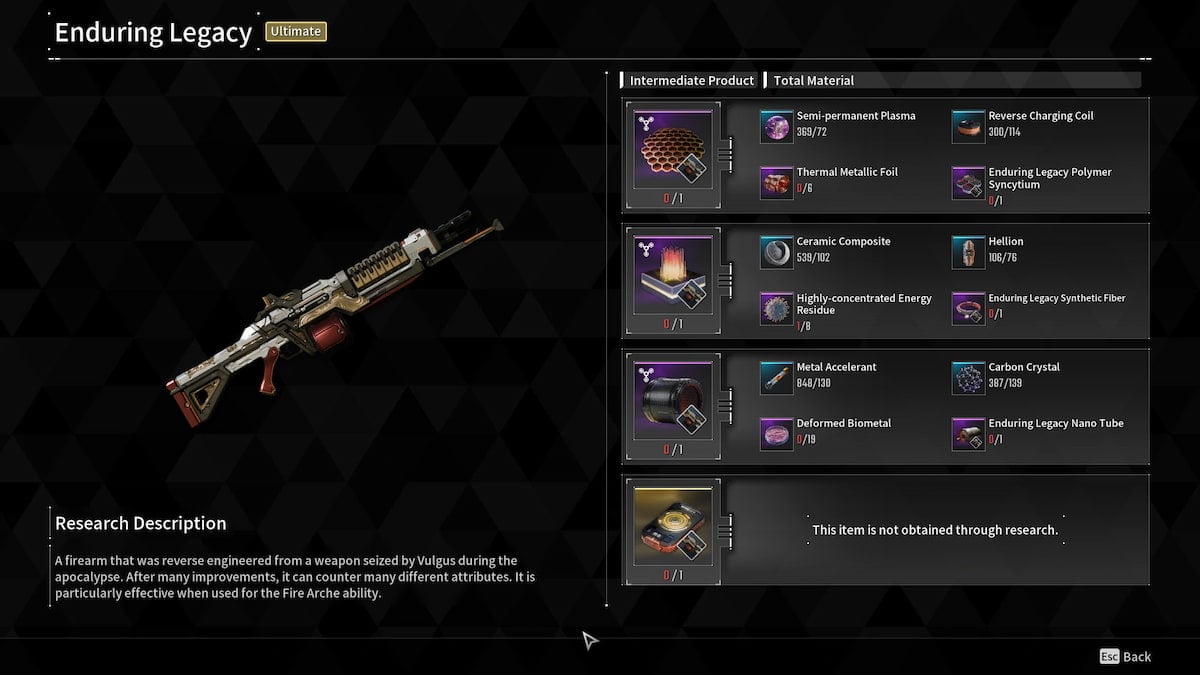1200x675 pixels.
Task: Open the Enduring Legacy Nano Tube entry
Action: pos(969,434)
